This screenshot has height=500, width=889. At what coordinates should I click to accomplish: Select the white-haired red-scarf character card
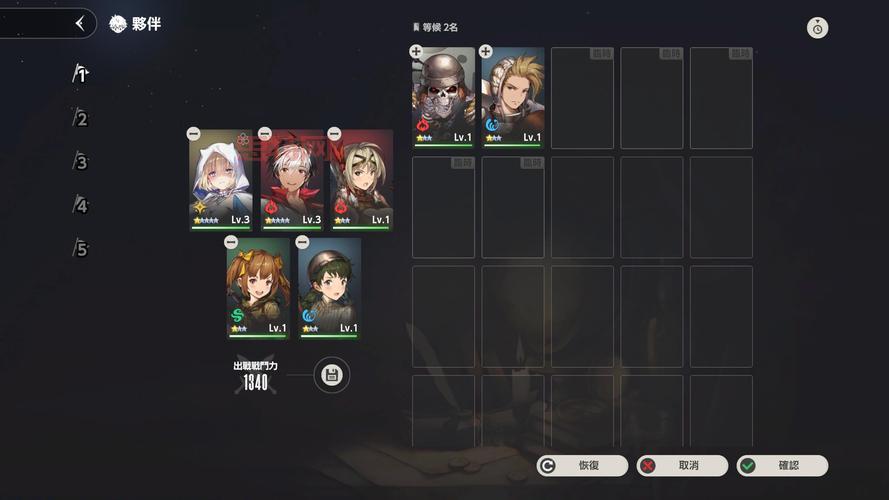(x=291, y=180)
